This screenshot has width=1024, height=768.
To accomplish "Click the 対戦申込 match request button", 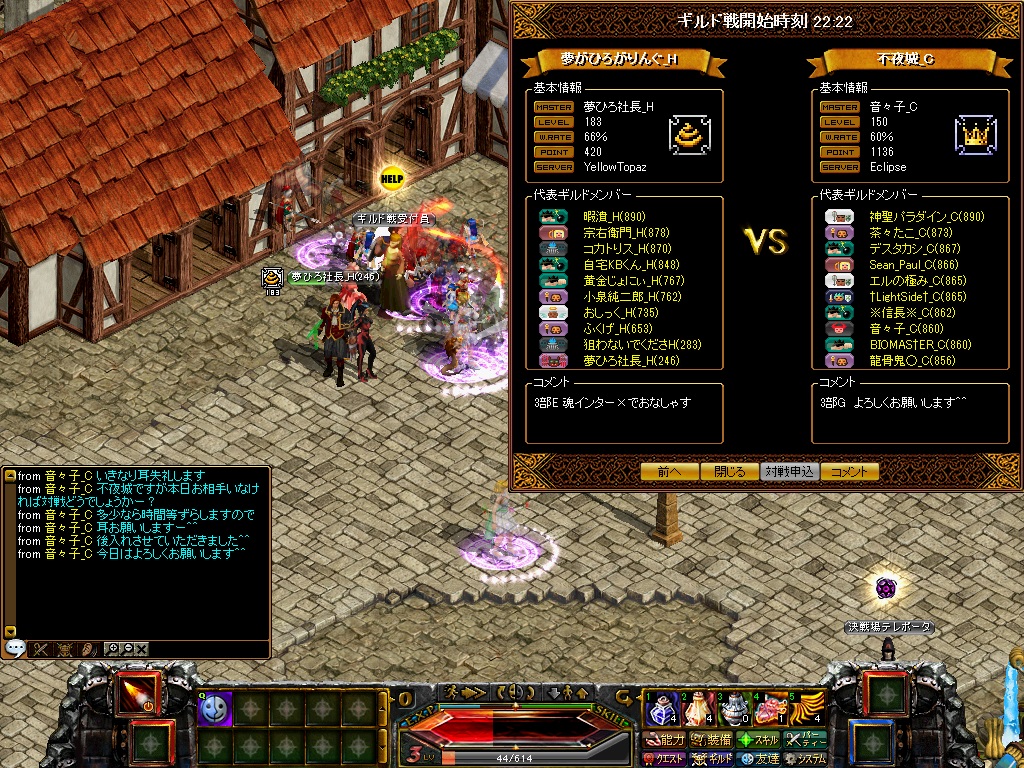I will tap(789, 471).
